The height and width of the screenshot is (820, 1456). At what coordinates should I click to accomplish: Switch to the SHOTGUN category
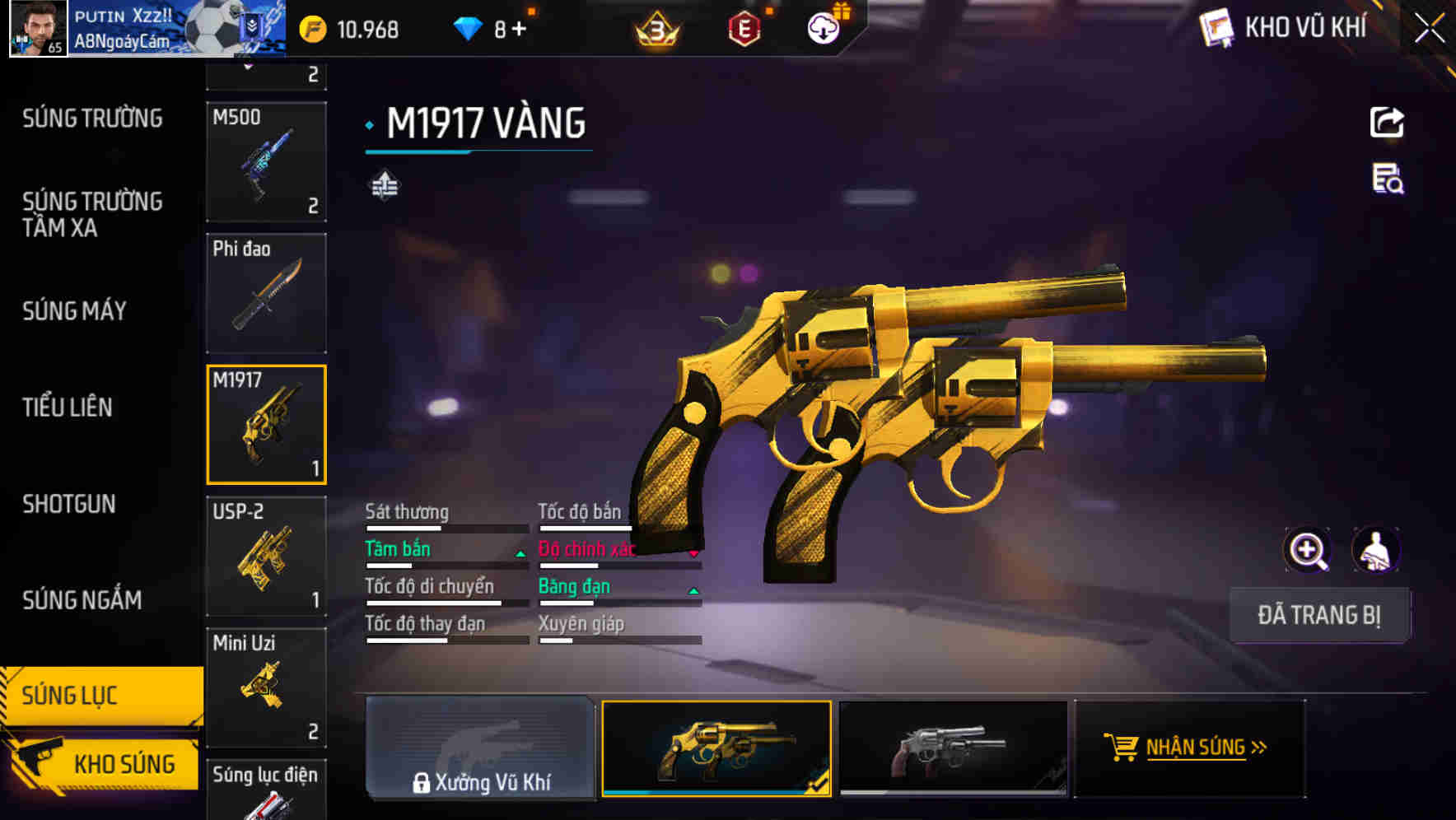(x=69, y=504)
